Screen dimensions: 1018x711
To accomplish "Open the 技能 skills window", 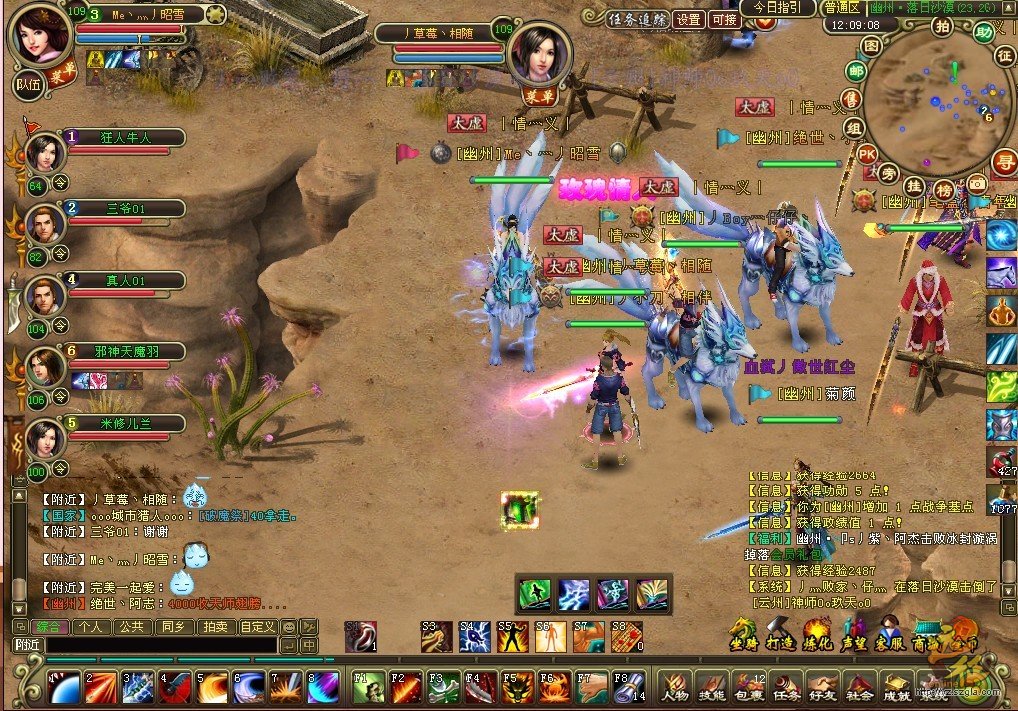I will click(711, 688).
